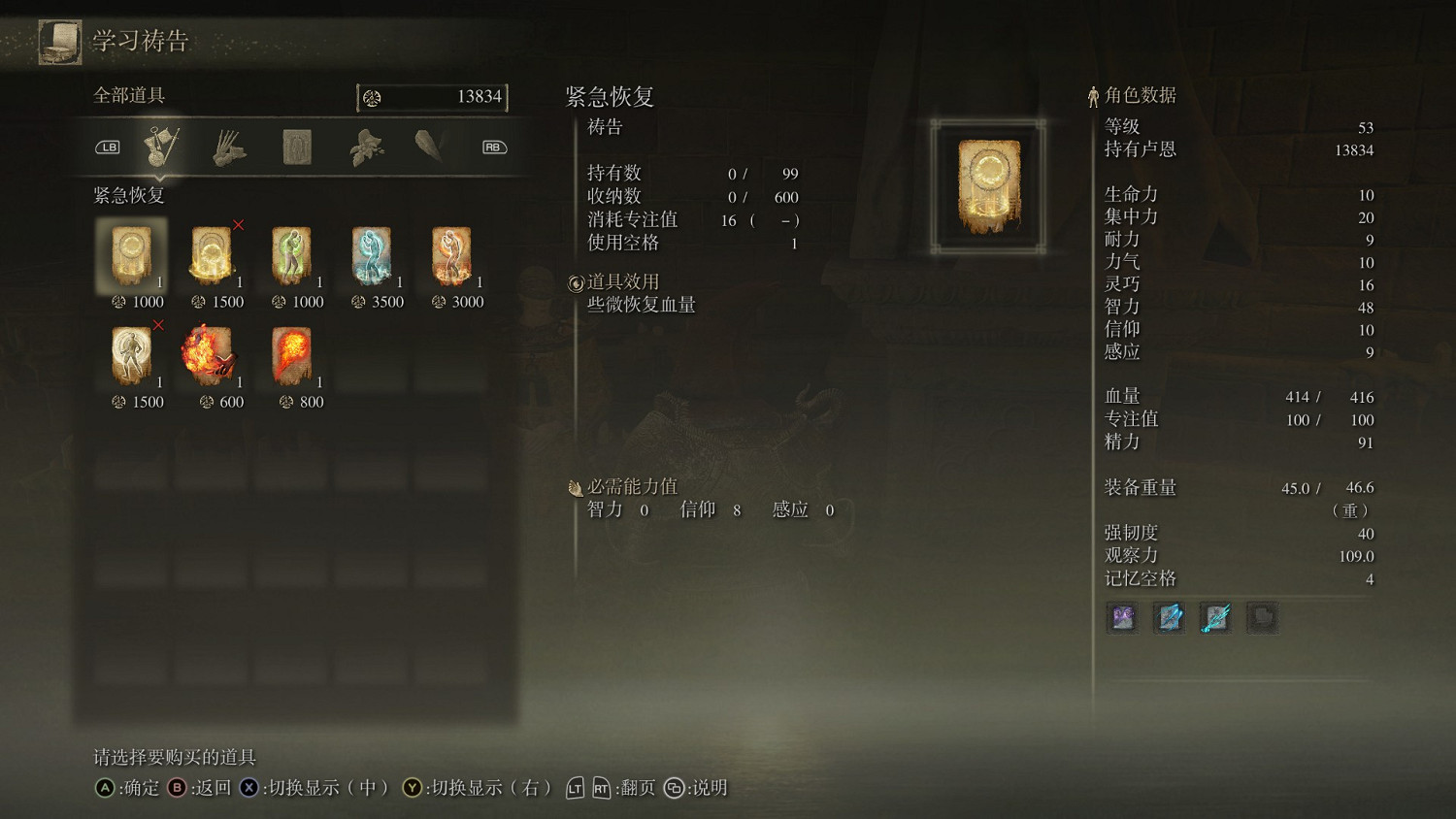Click the cyan sorcery icon in memory slots
1456x819 pixels.
[x=1216, y=618]
